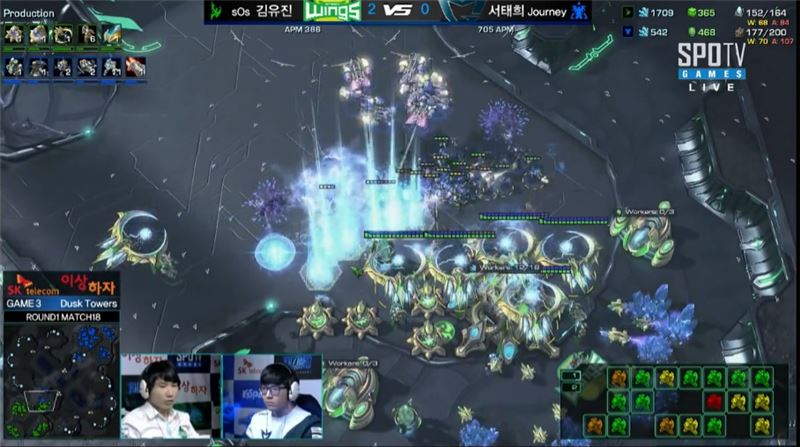Click the left player webcam feed
This screenshot has height=447, width=800.
click(x=166, y=394)
